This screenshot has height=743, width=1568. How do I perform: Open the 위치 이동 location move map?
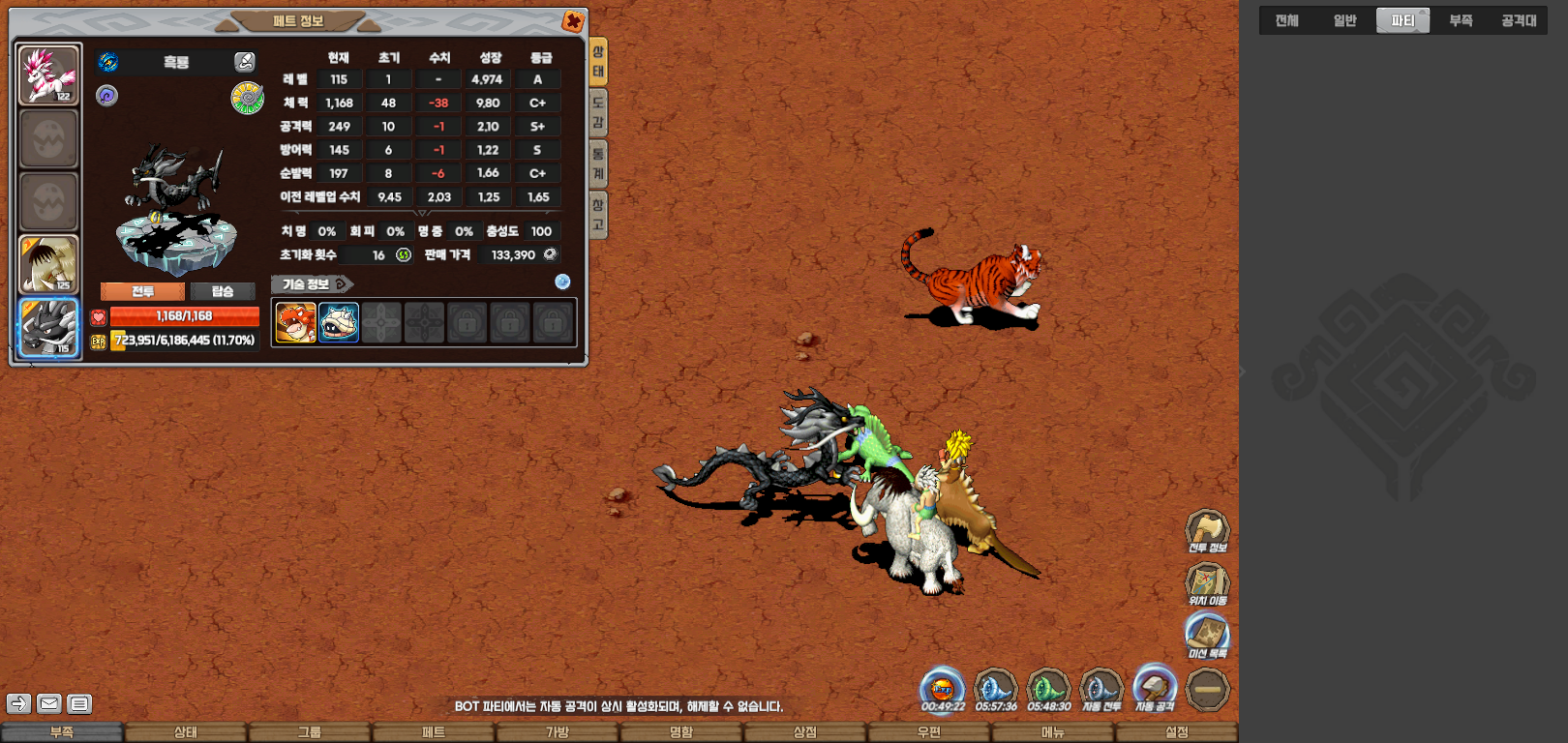click(1207, 583)
